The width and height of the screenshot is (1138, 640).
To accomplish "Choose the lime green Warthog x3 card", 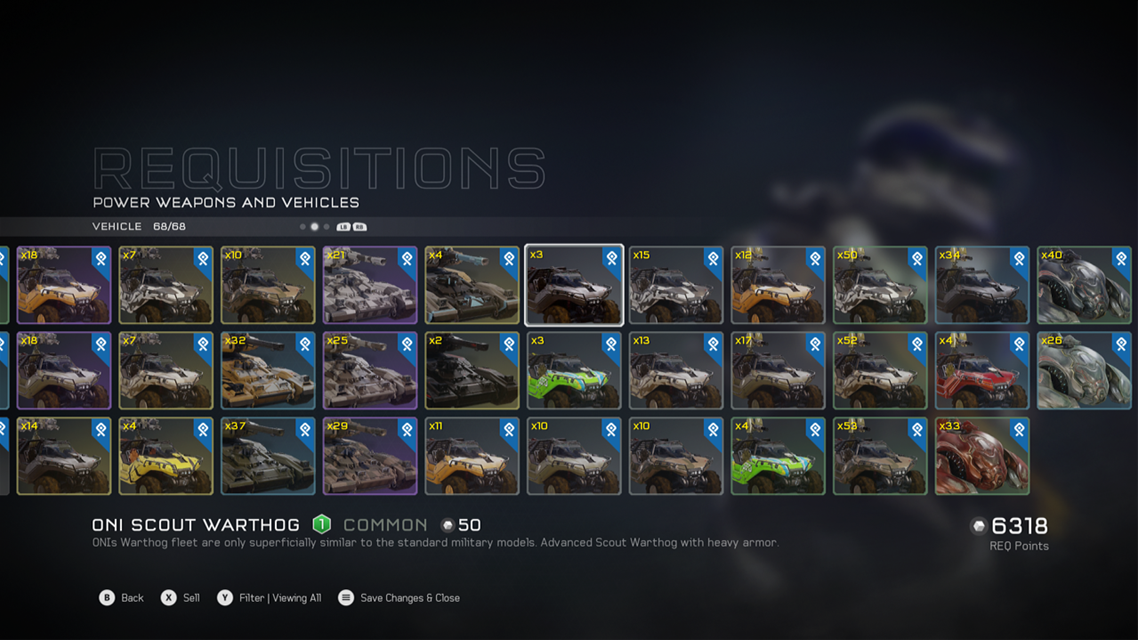I will 574,371.
